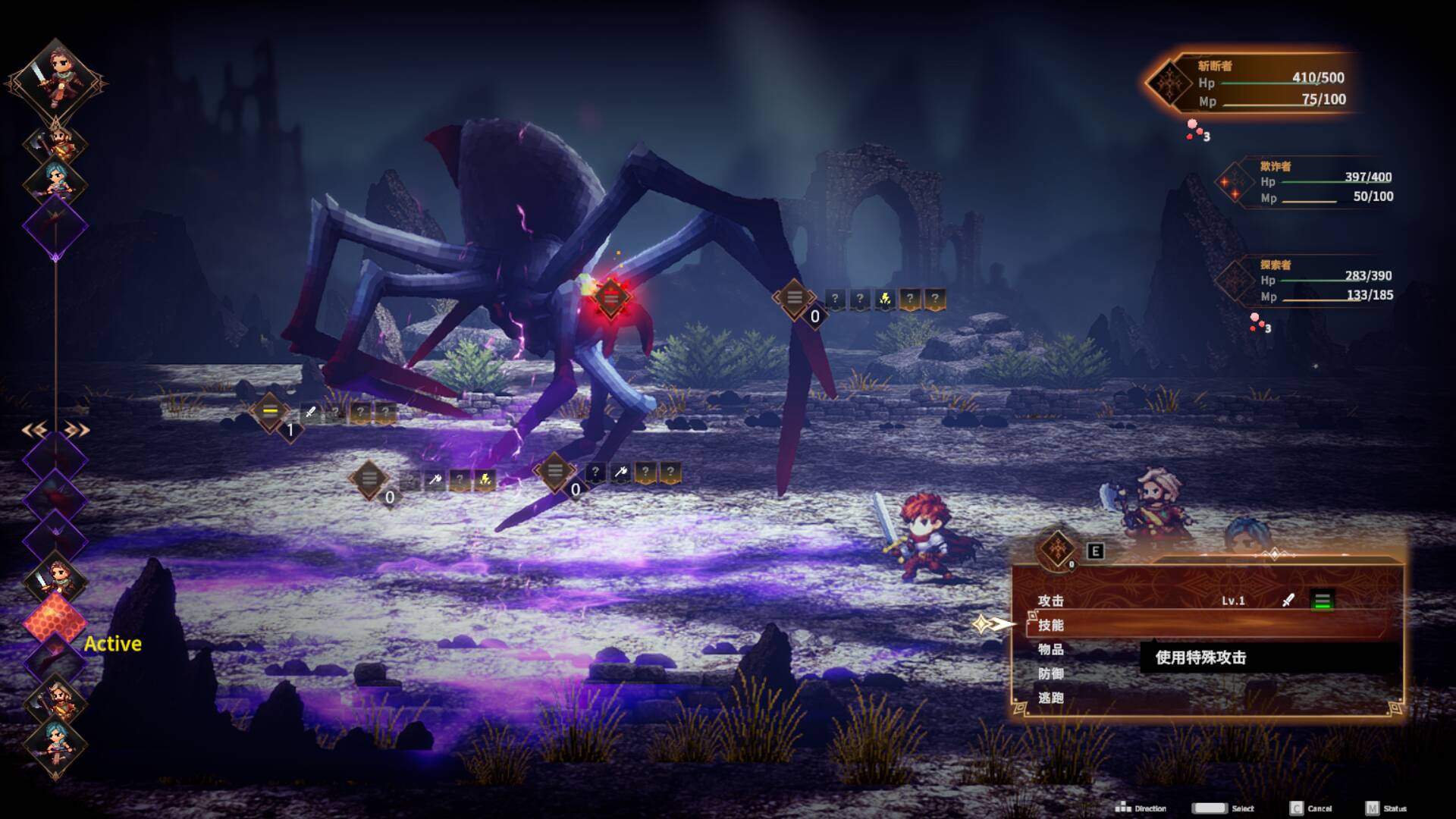Target the spider's glowing red weak point
Image resolution: width=1456 pixels, height=819 pixels.
click(610, 297)
